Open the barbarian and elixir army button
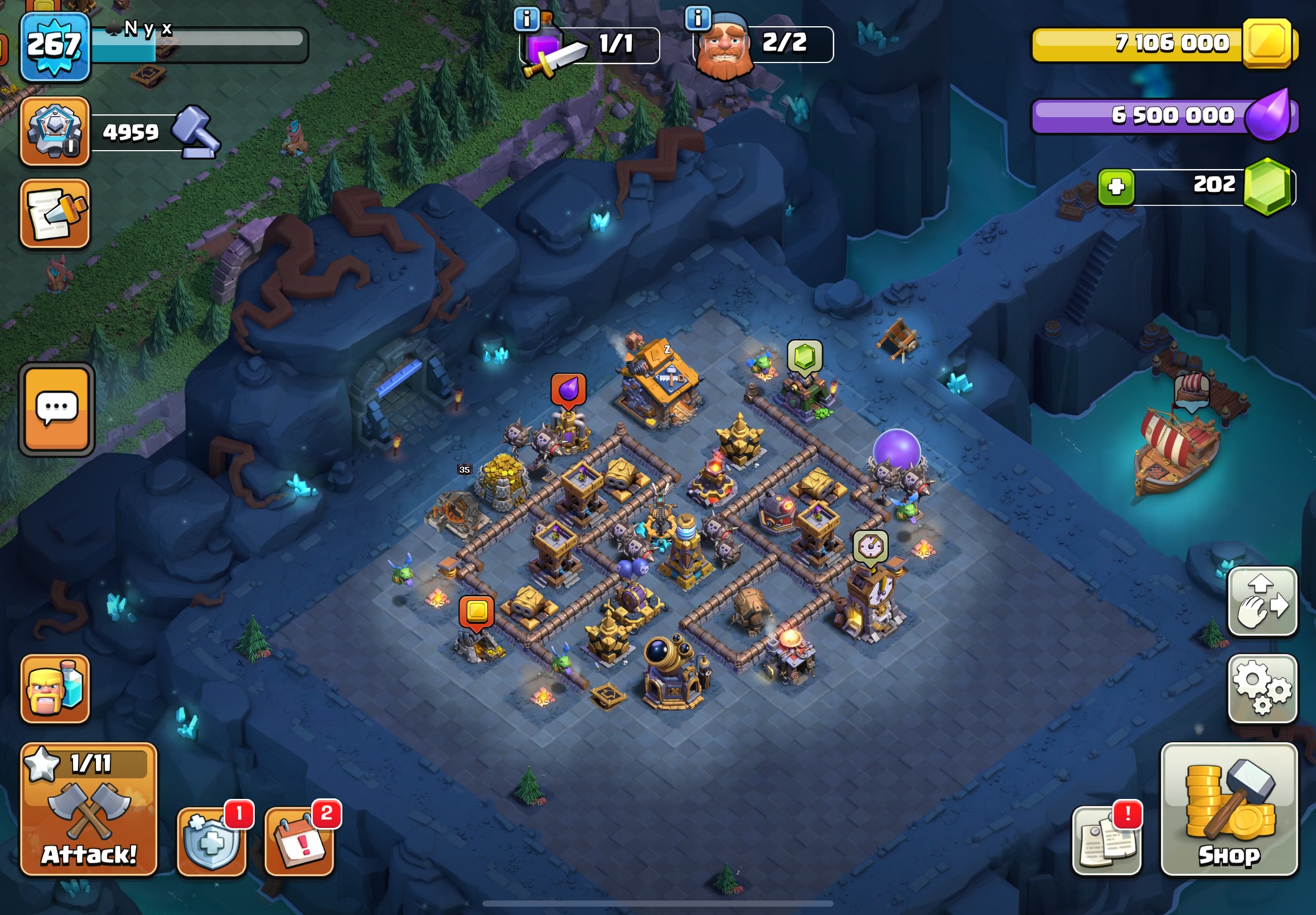Screen dimensions: 1316x915 [x=55, y=688]
